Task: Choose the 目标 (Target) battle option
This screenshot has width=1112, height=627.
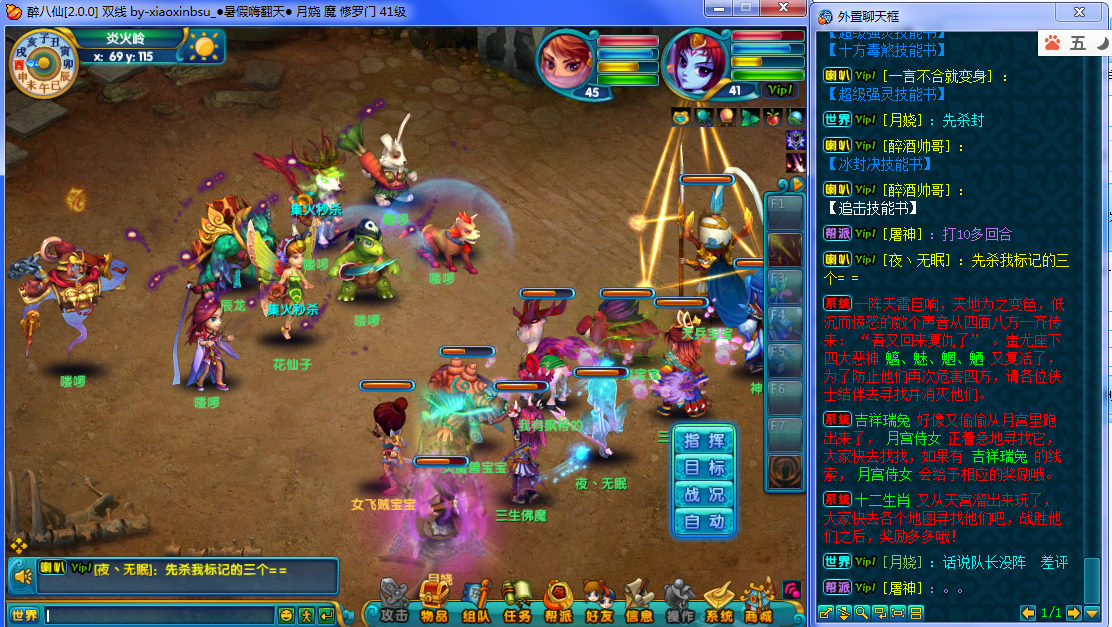Action: point(705,468)
